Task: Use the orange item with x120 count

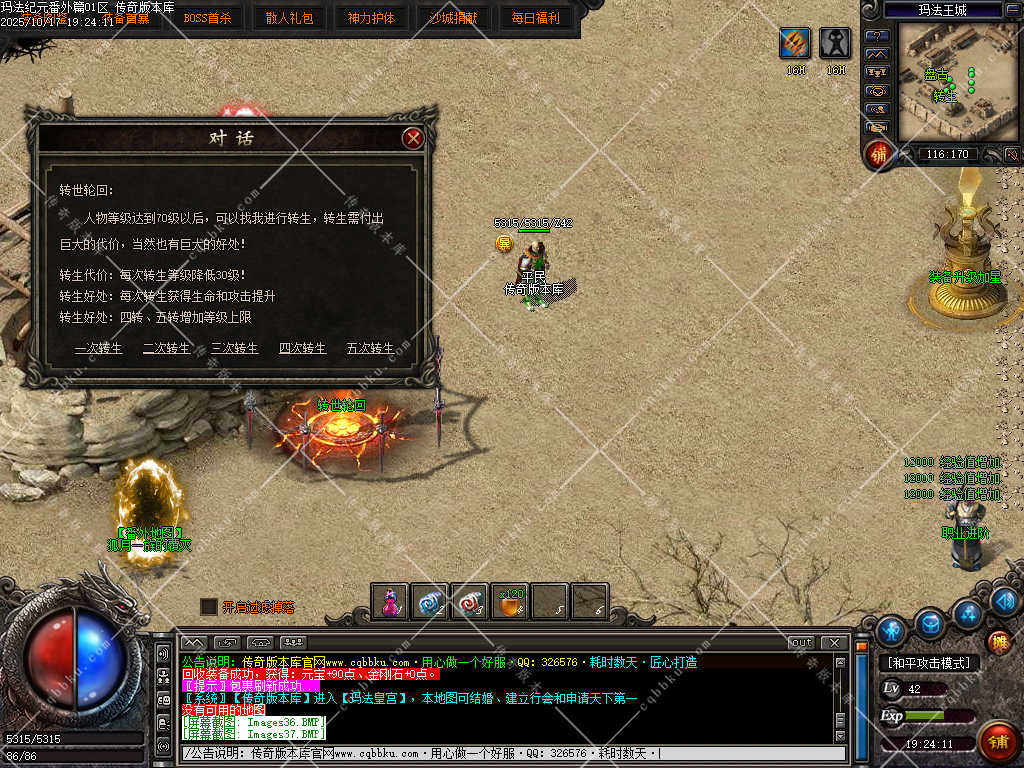Action: pos(510,601)
